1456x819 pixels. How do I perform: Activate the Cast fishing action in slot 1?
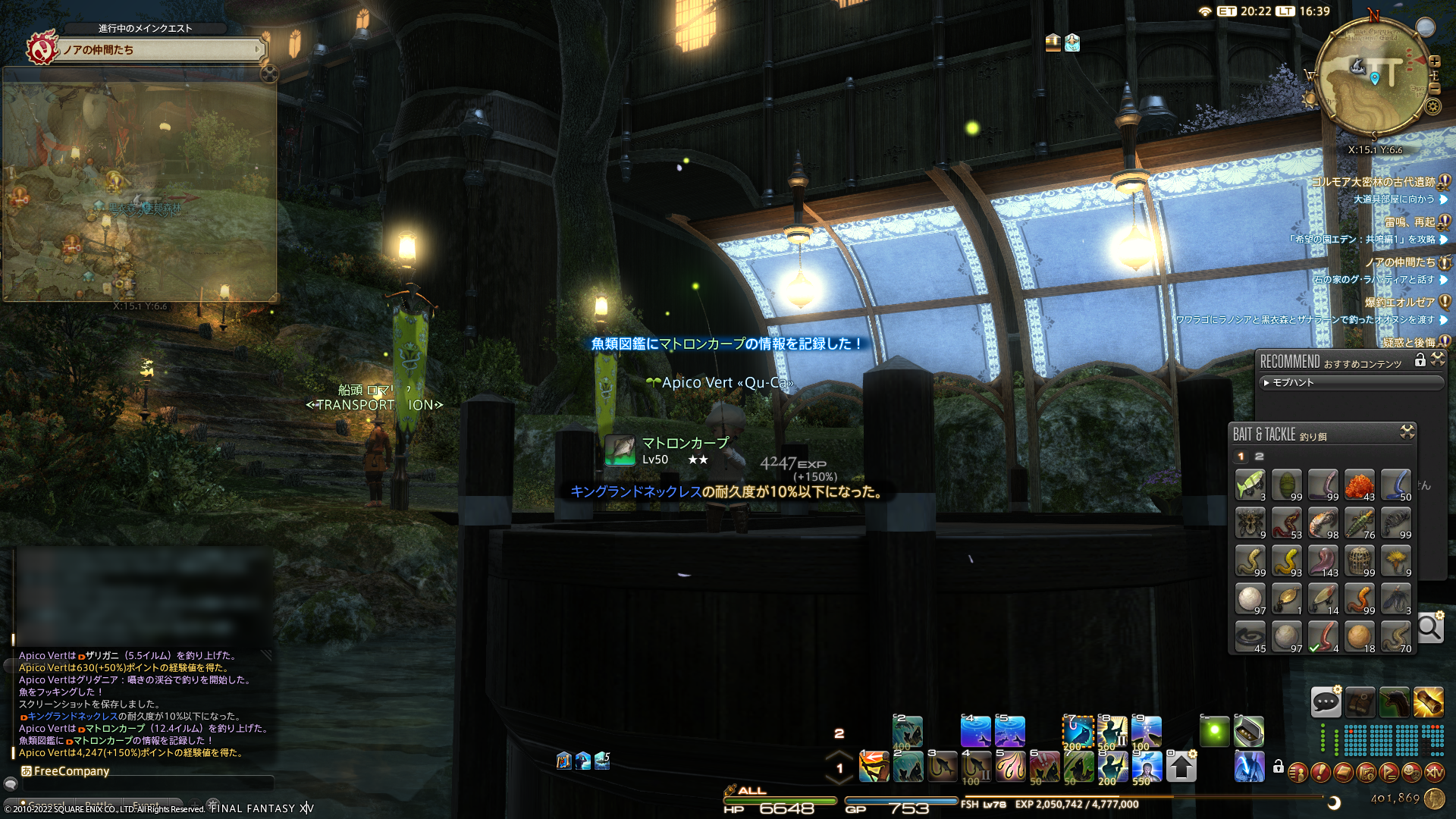pyautogui.click(x=874, y=767)
